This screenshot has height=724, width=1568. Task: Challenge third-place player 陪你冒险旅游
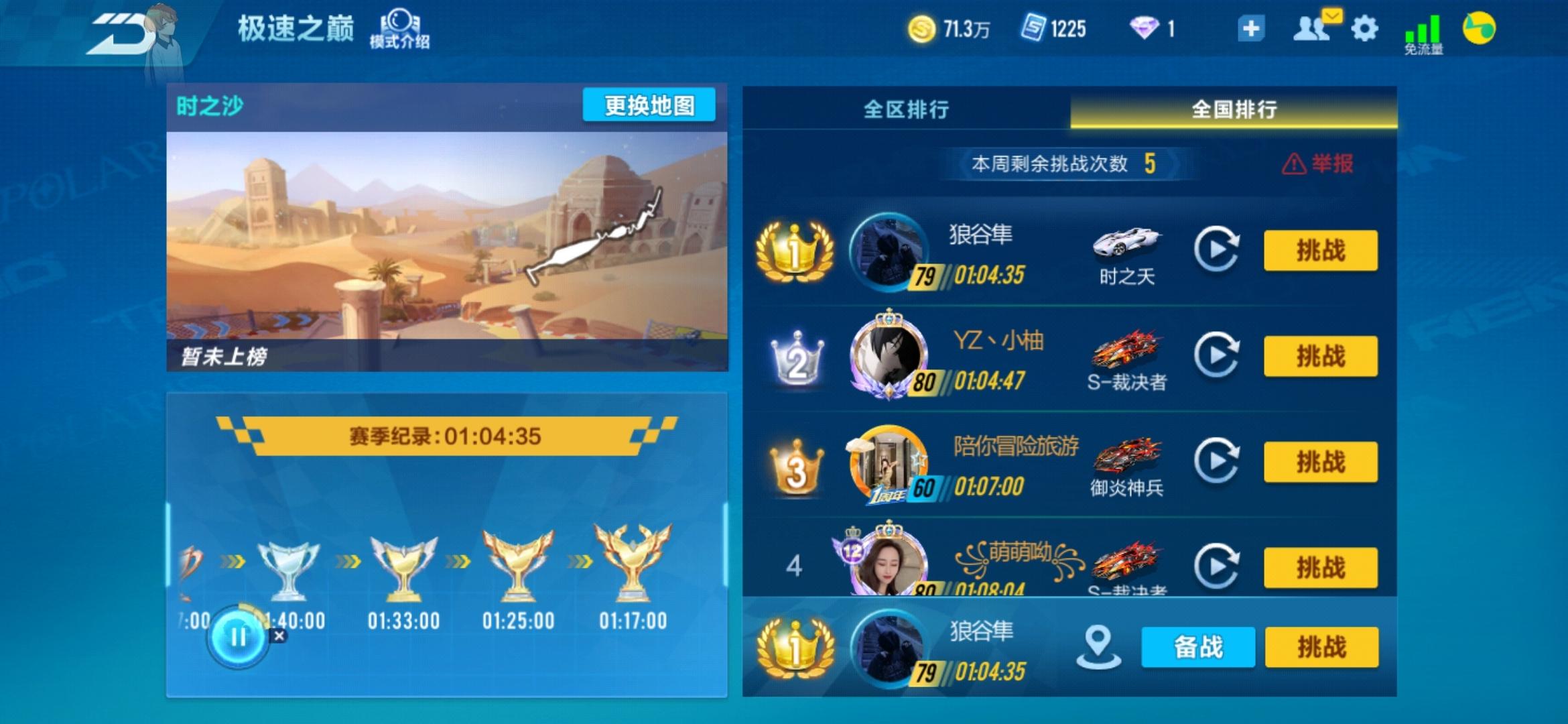tap(1320, 462)
